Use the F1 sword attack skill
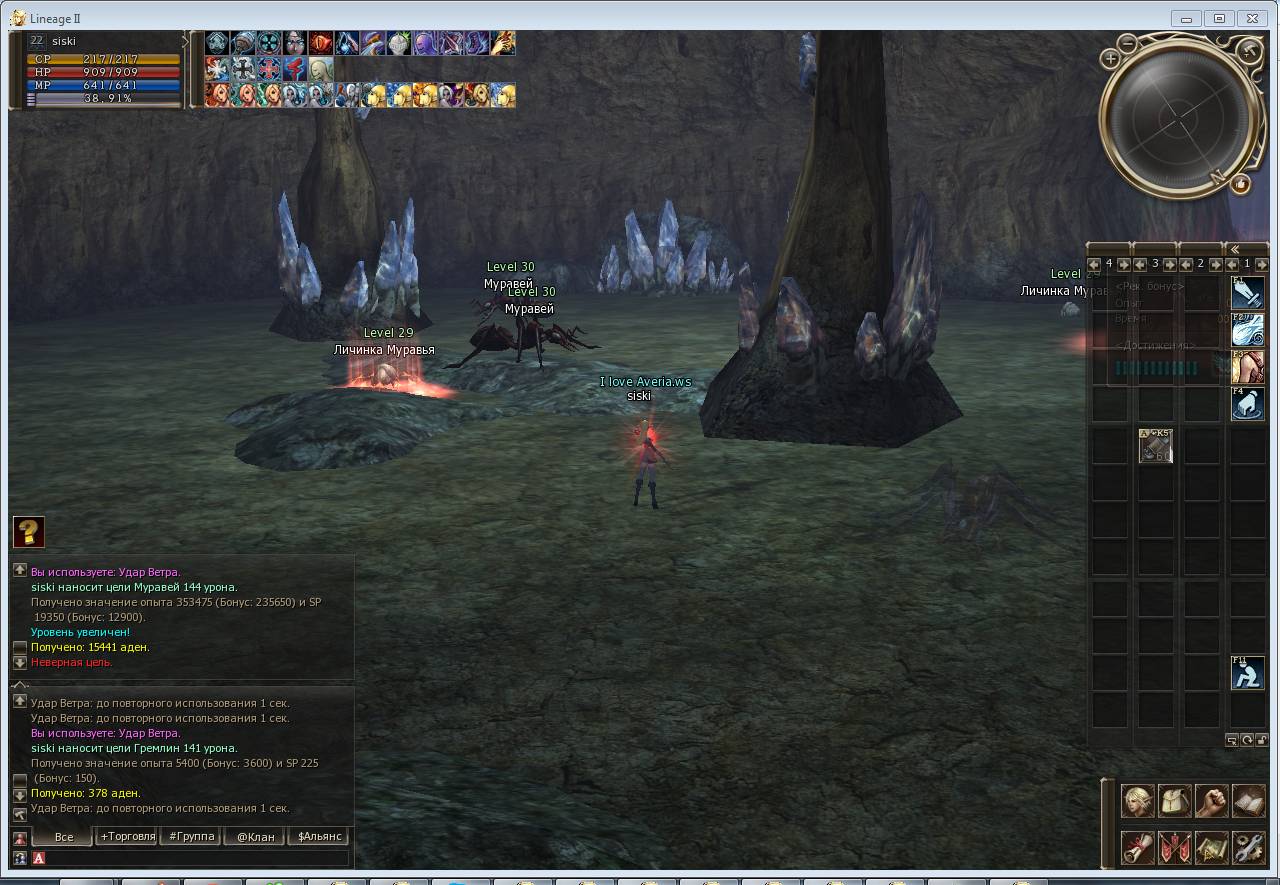The image size is (1280, 885). (1247, 292)
